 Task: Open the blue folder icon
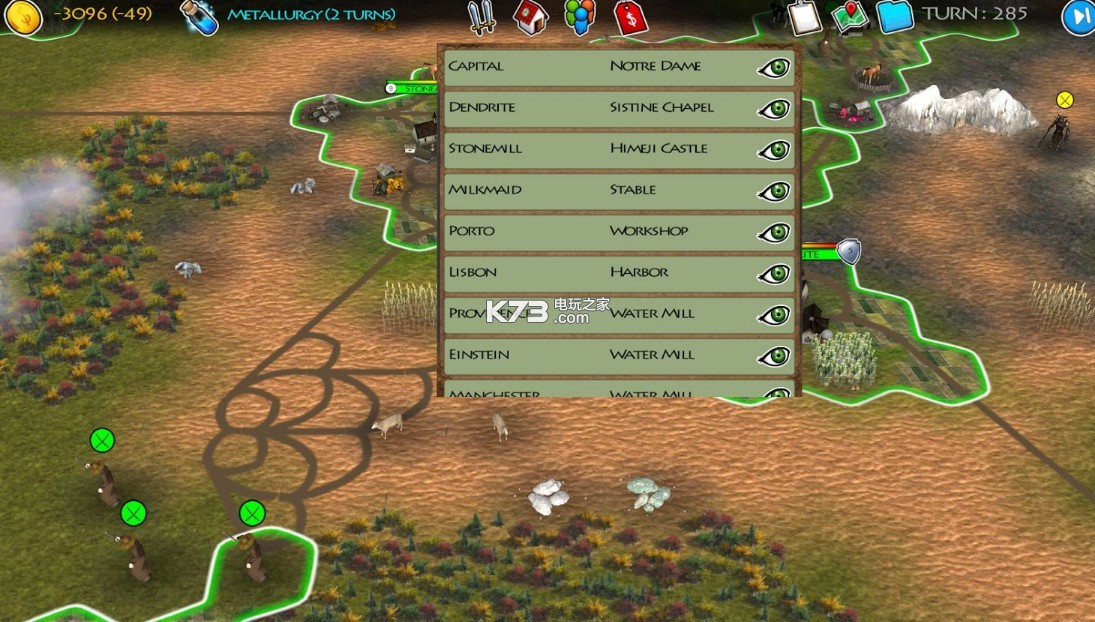pos(895,16)
